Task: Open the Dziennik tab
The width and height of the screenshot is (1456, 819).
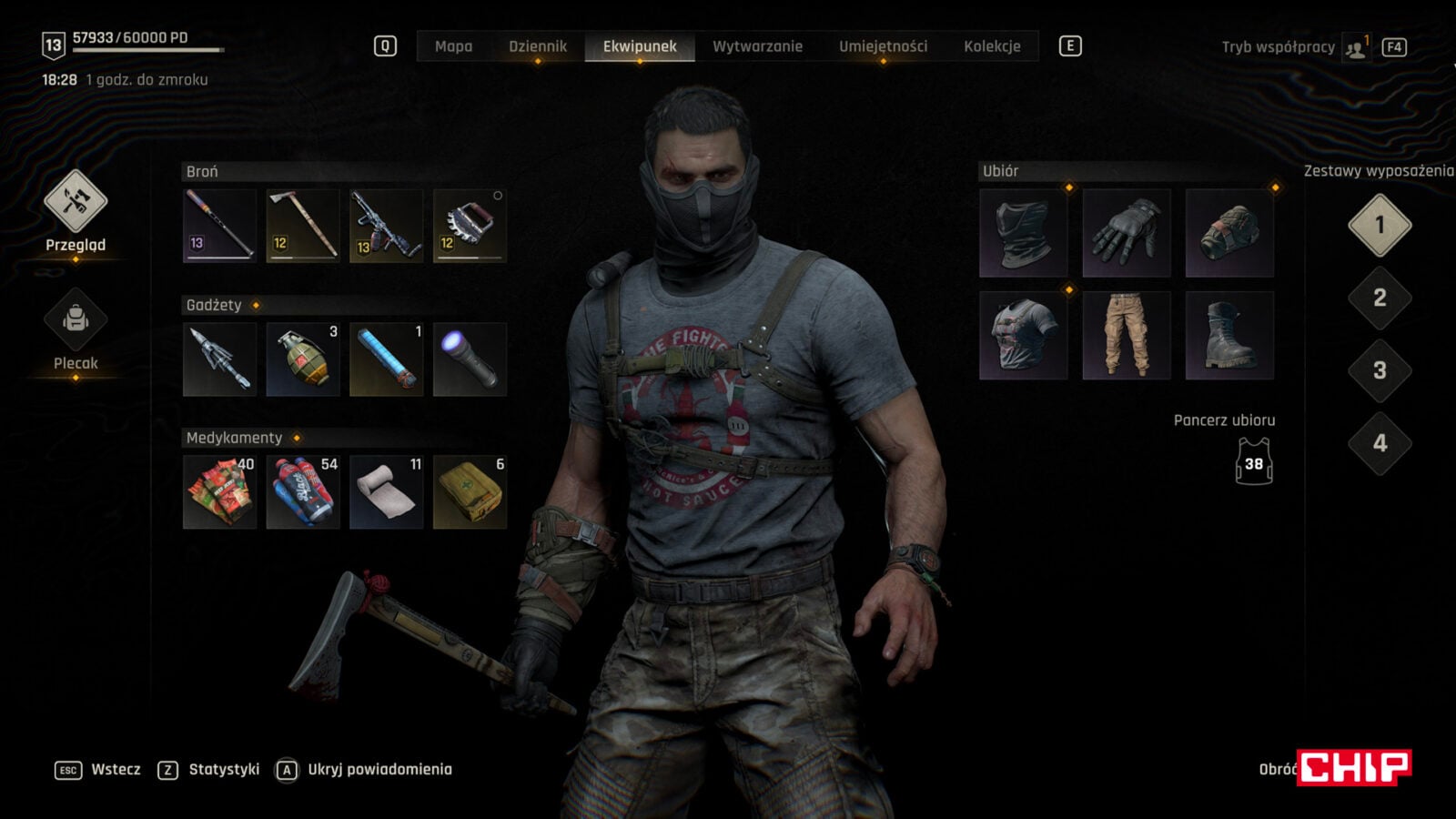Action: pyautogui.click(x=537, y=46)
